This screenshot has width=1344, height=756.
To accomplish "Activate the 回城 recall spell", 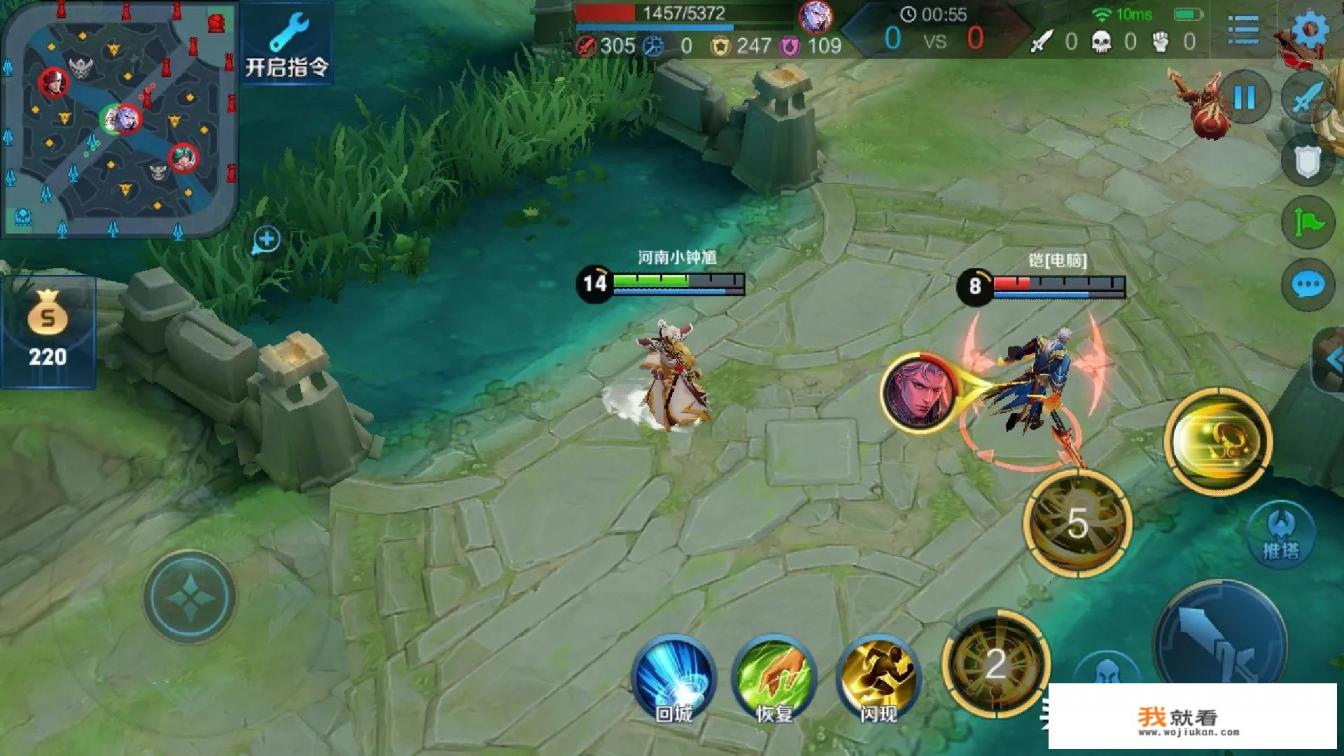I will [x=674, y=675].
